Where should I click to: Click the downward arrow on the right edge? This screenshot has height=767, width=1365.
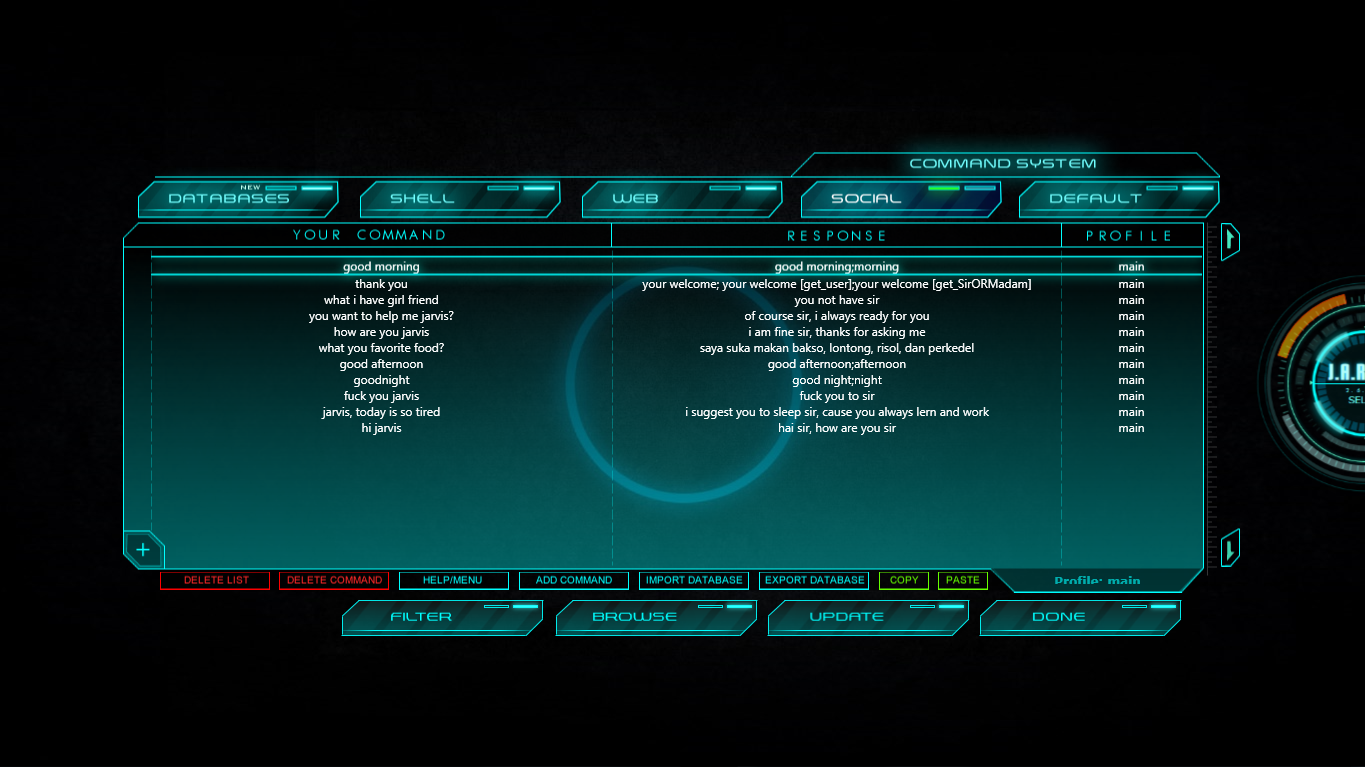pos(1229,547)
